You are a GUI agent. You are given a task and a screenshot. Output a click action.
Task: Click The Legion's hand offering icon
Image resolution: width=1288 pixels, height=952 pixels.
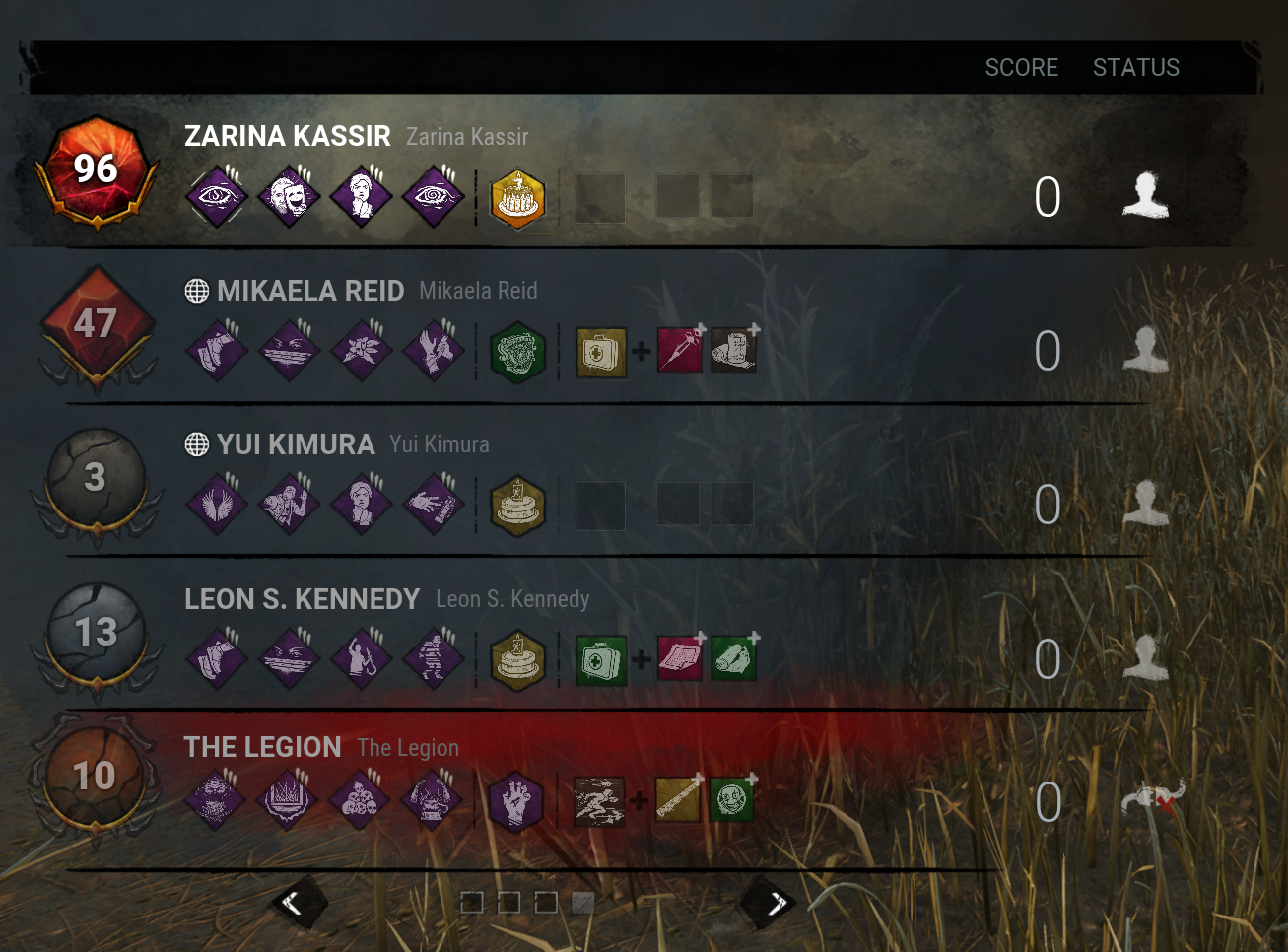click(516, 800)
